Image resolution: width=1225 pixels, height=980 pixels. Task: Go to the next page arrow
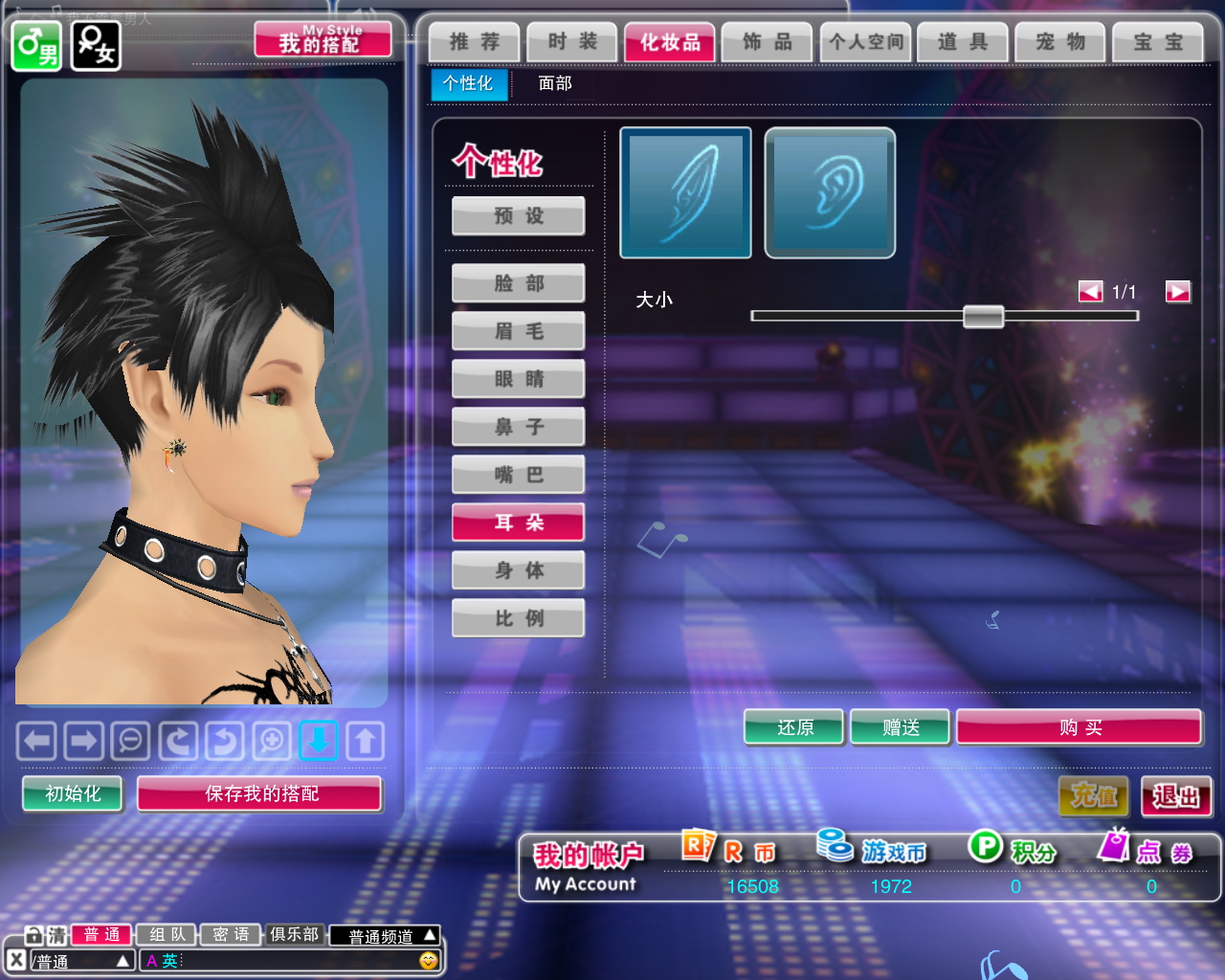click(x=1177, y=292)
